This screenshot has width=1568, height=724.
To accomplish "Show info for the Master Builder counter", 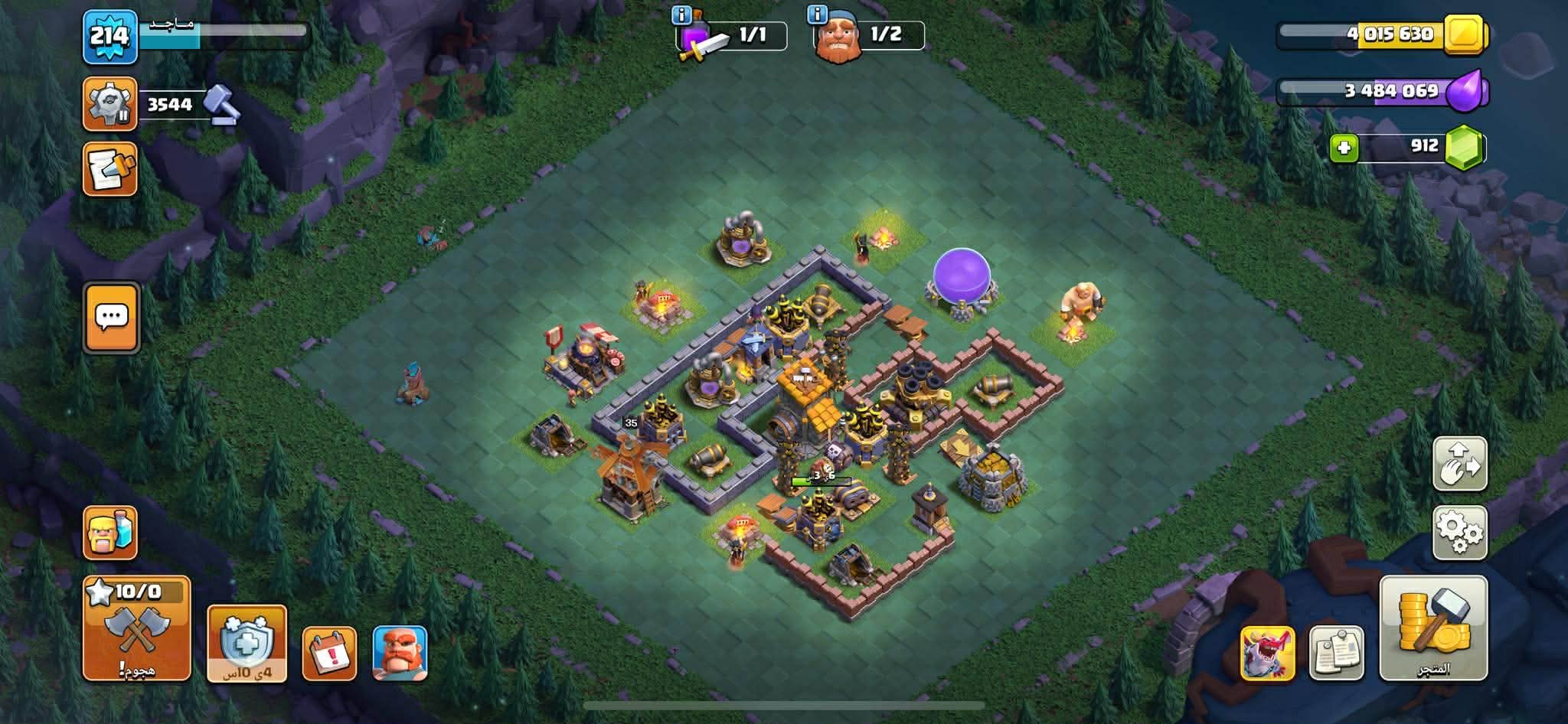I will click(x=817, y=15).
